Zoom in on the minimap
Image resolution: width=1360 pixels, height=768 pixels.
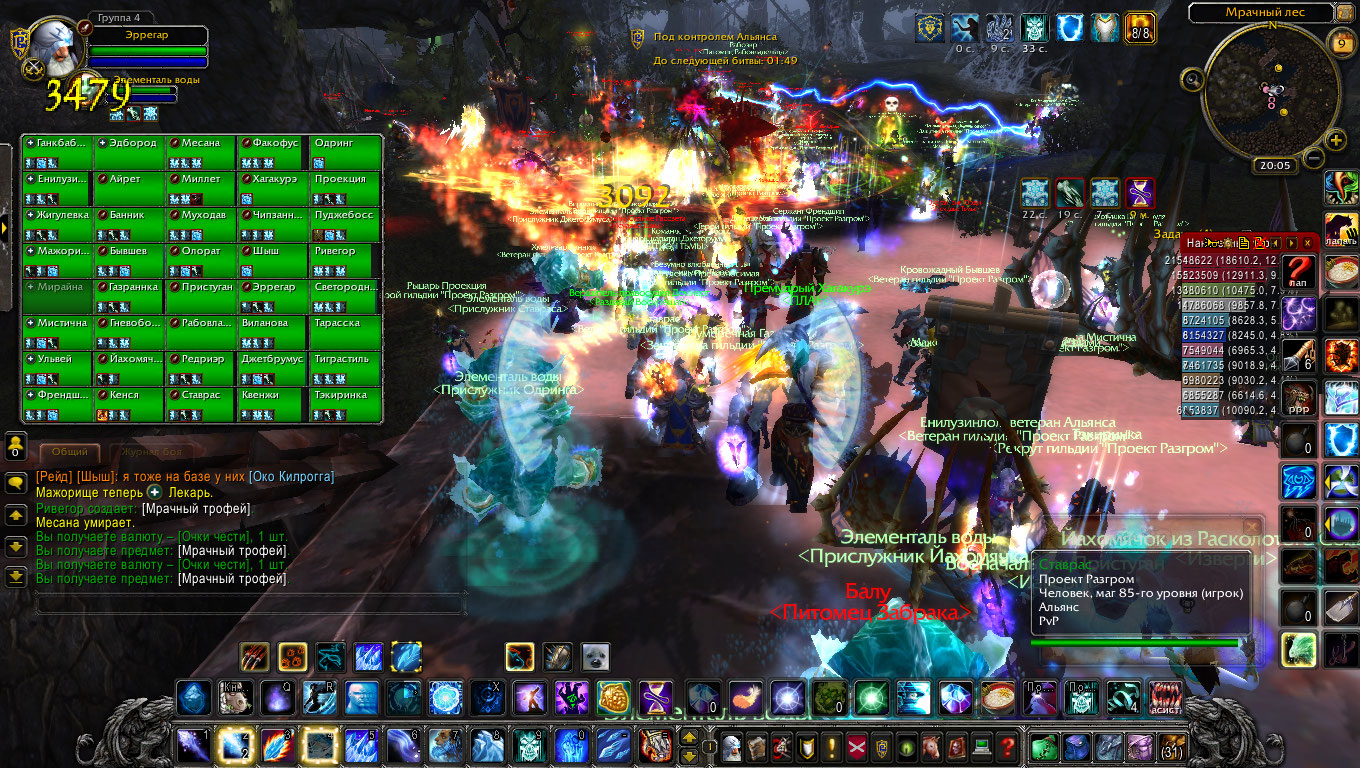click(1338, 141)
